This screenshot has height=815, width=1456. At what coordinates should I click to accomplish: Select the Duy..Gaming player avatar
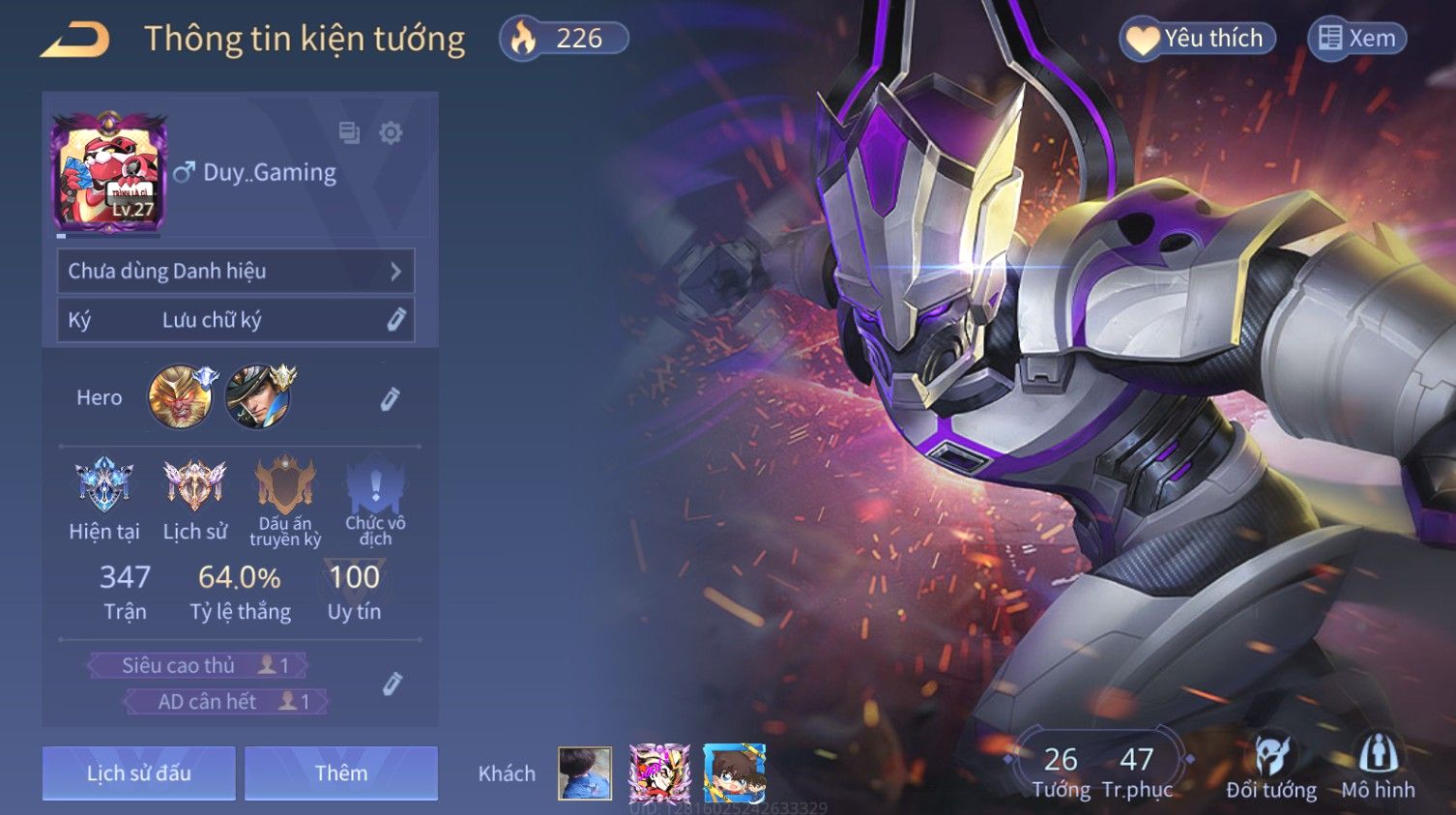tap(109, 172)
